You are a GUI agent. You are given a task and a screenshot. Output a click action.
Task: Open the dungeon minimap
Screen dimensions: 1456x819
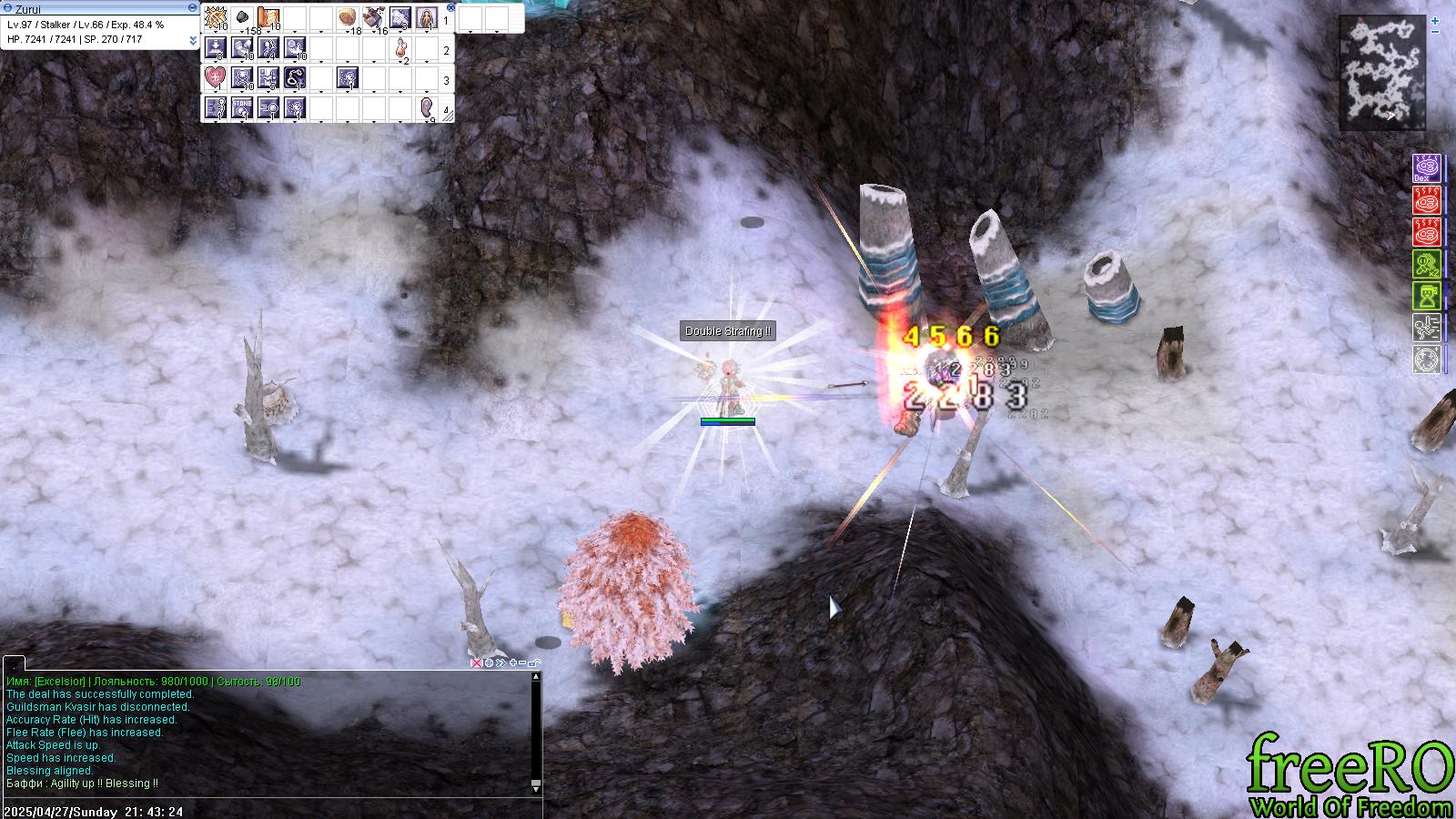pyautogui.click(x=1380, y=73)
